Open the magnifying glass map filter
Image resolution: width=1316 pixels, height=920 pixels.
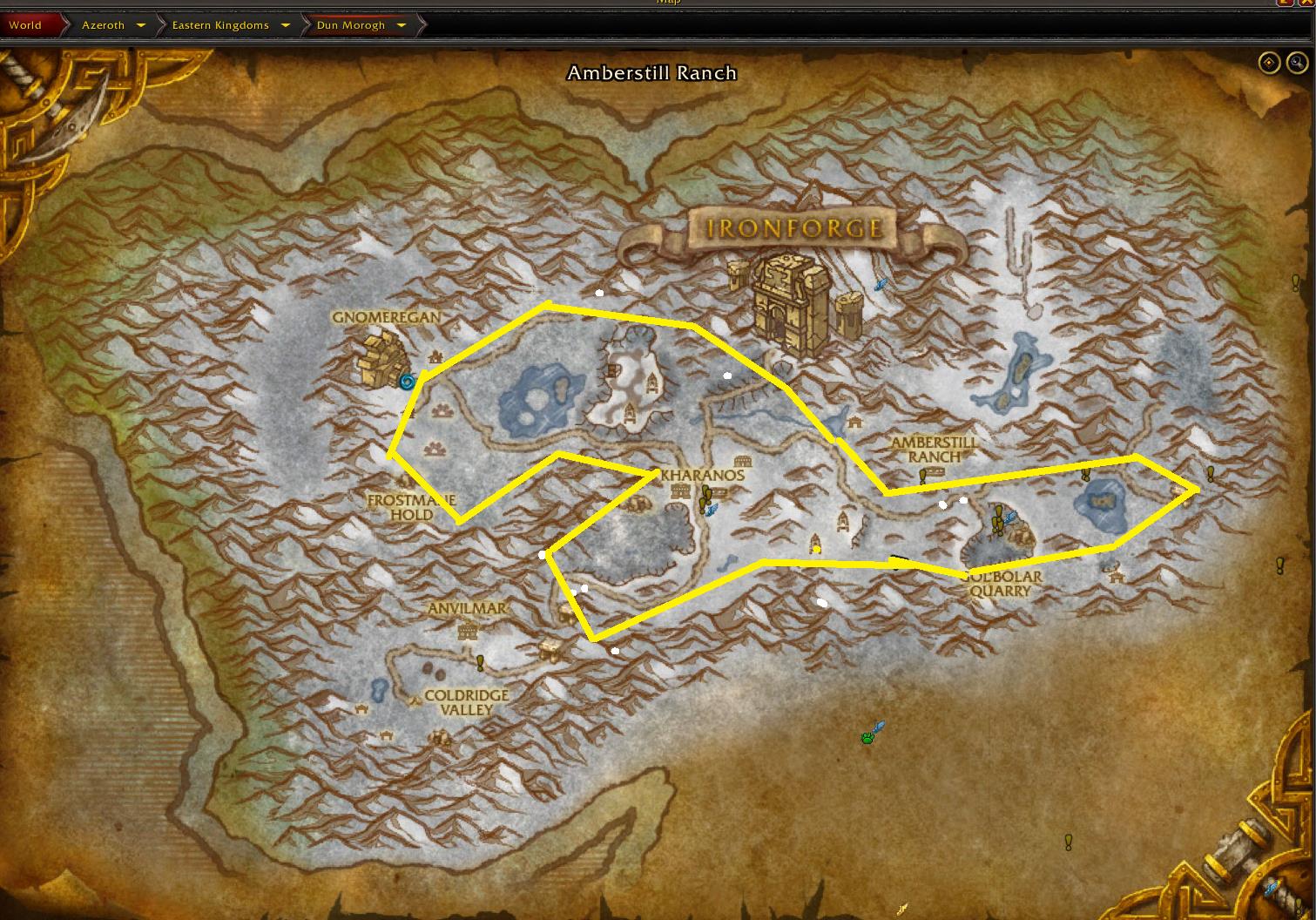point(1297,63)
